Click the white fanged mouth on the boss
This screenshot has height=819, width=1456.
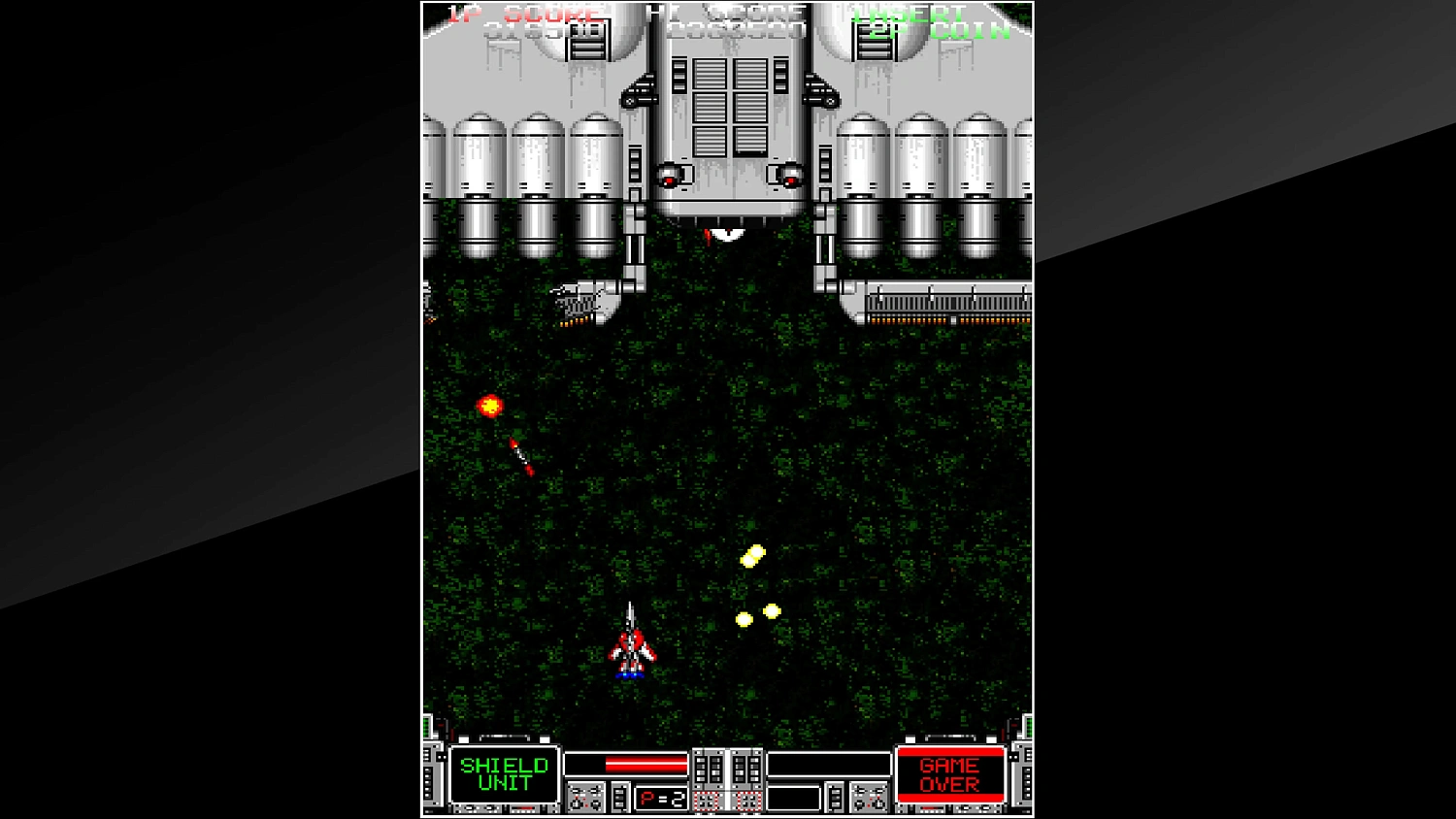[726, 233]
